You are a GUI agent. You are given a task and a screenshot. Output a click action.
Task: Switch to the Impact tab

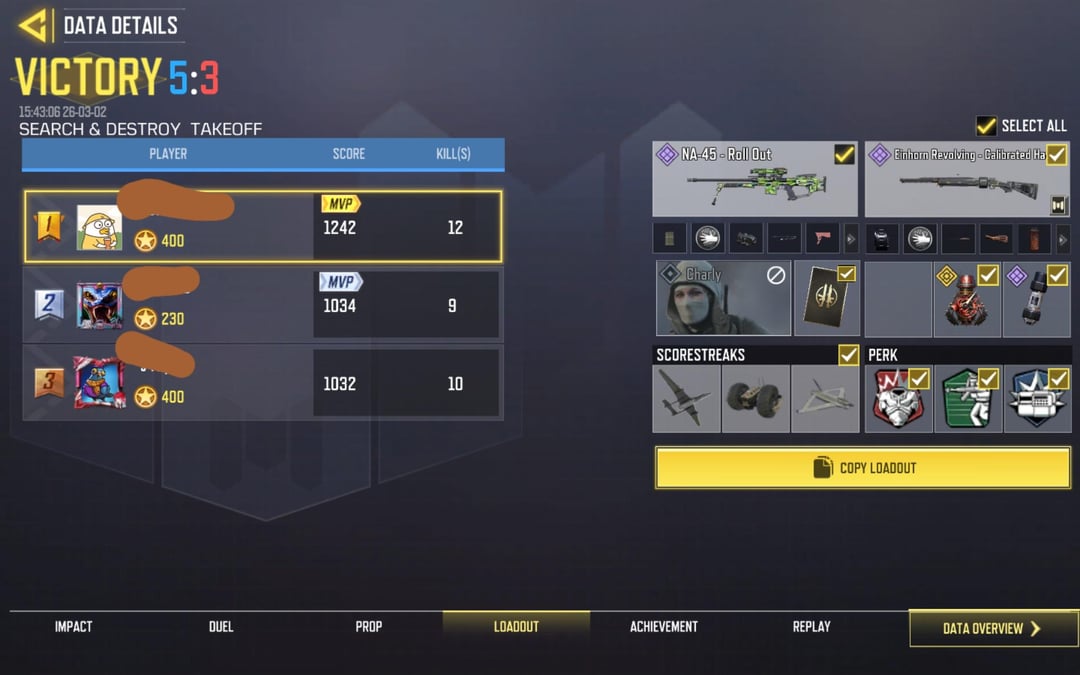point(73,627)
